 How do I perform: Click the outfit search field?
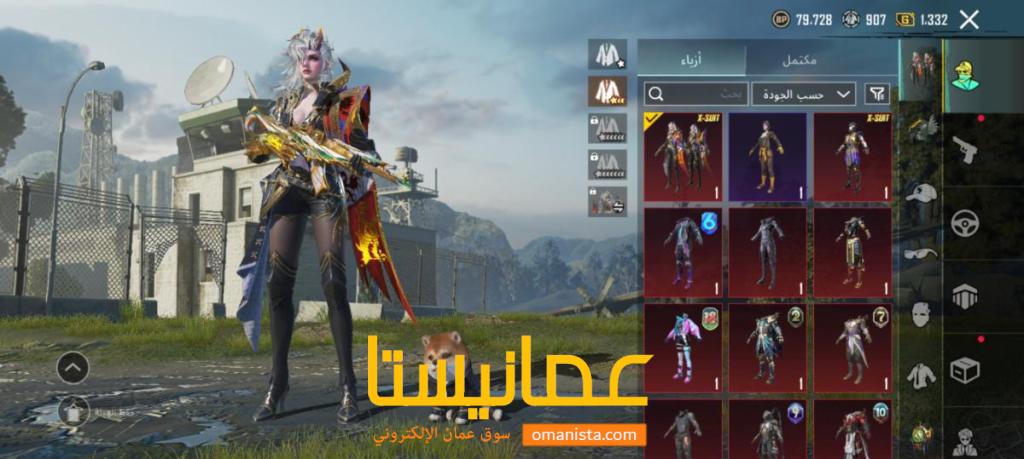click(x=695, y=94)
